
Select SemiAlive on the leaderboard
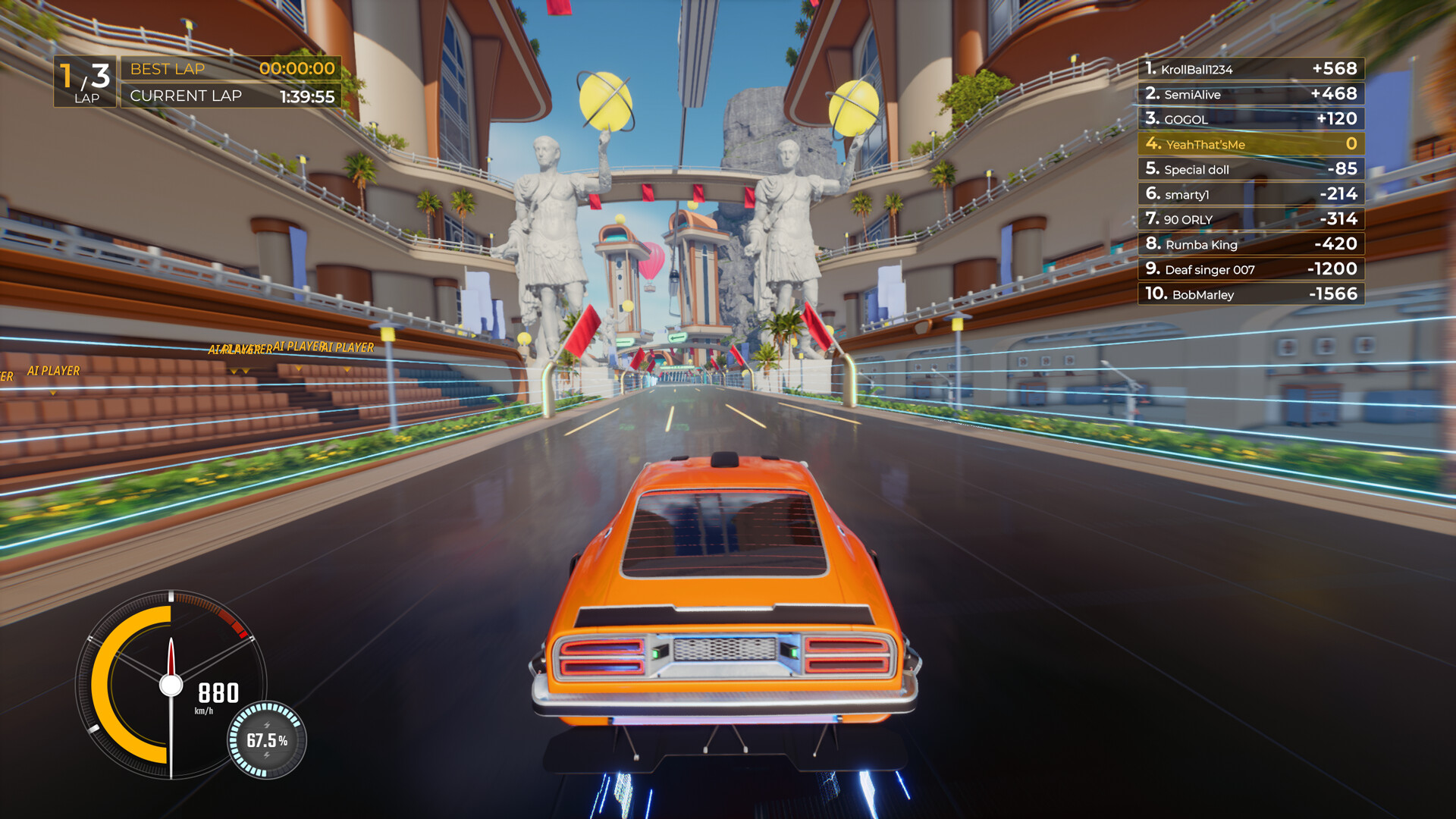1250,94
